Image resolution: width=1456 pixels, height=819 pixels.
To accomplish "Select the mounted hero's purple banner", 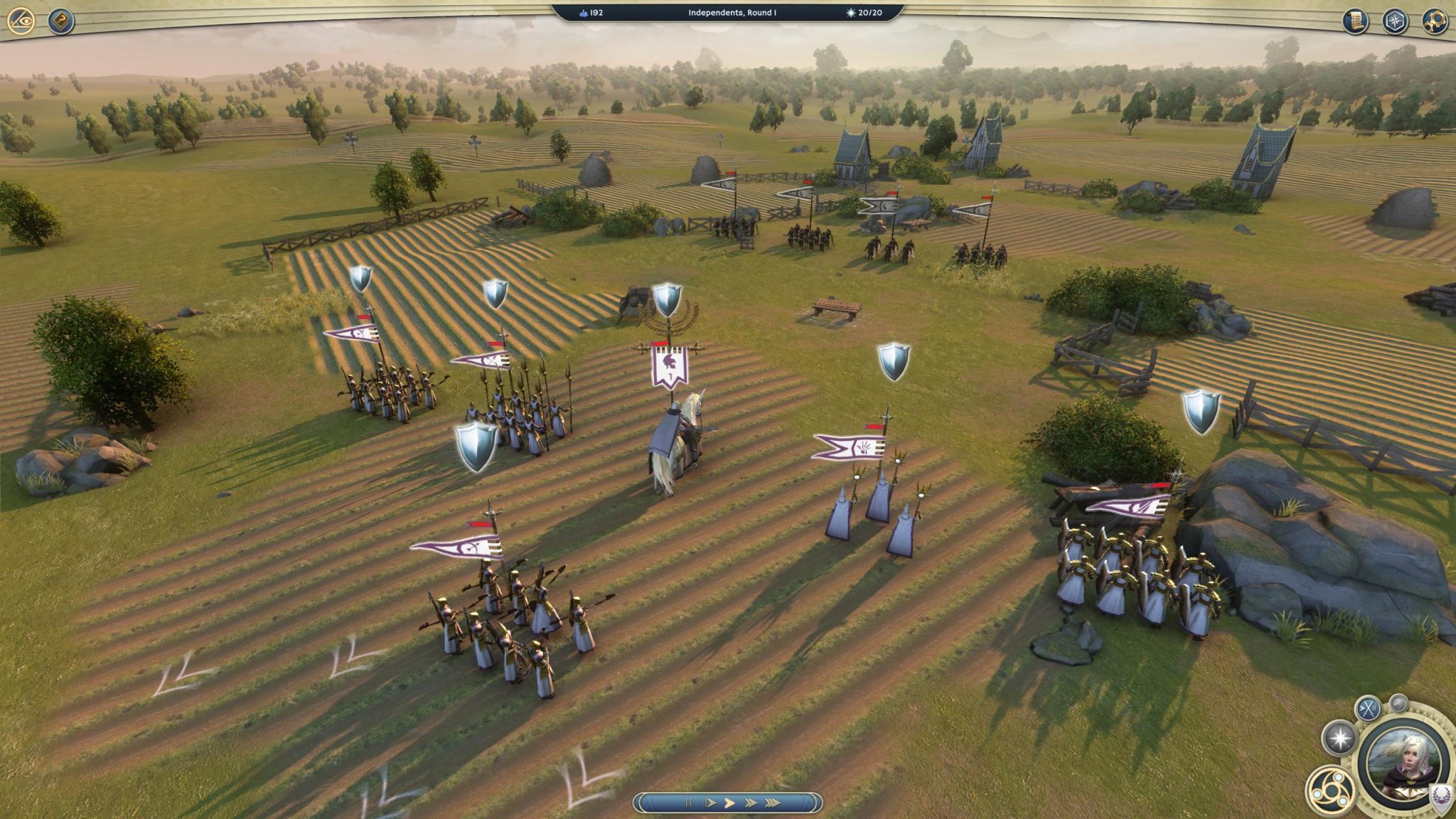I will click(669, 368).
